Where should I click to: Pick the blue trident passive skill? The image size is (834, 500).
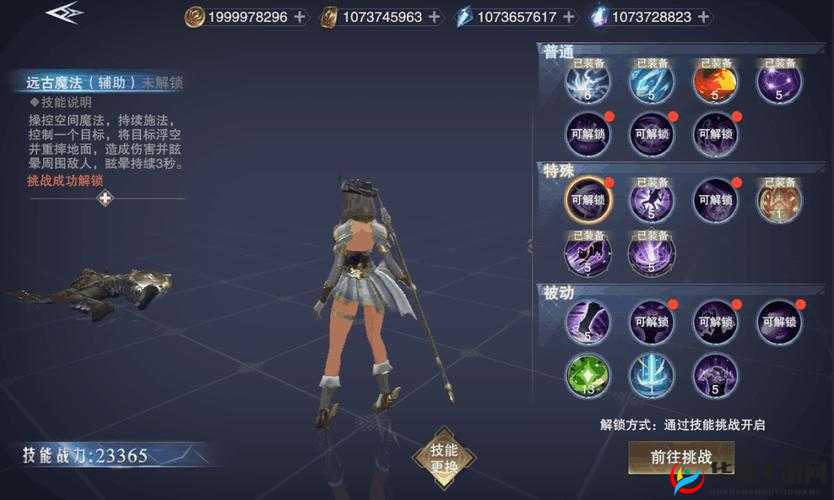[651, 375]
